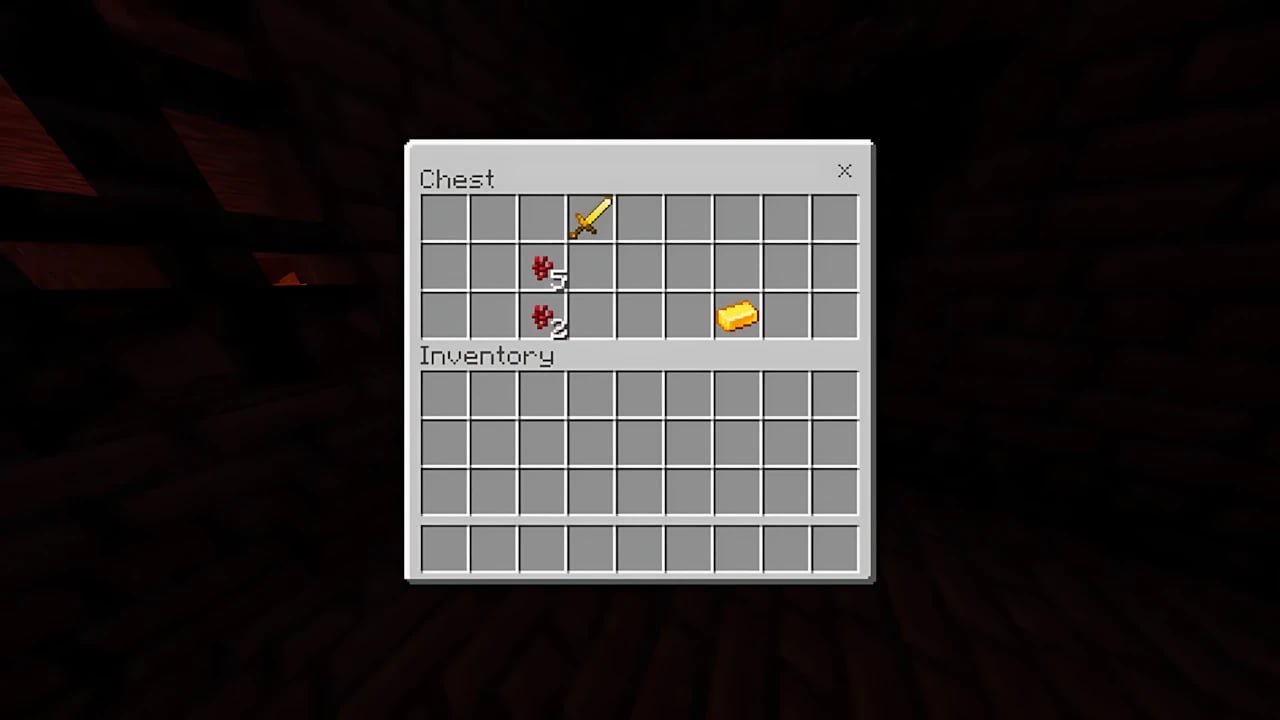Screen dimensions: 1280x720
Task: Select the sword icon in the top chest row
Action: 590,219
